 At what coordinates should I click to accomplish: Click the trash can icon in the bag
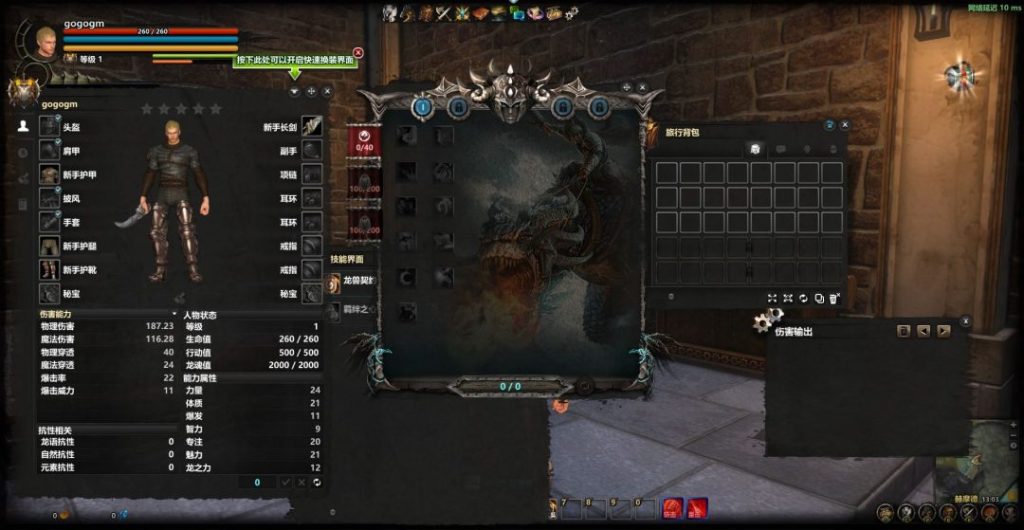point(834,298)
